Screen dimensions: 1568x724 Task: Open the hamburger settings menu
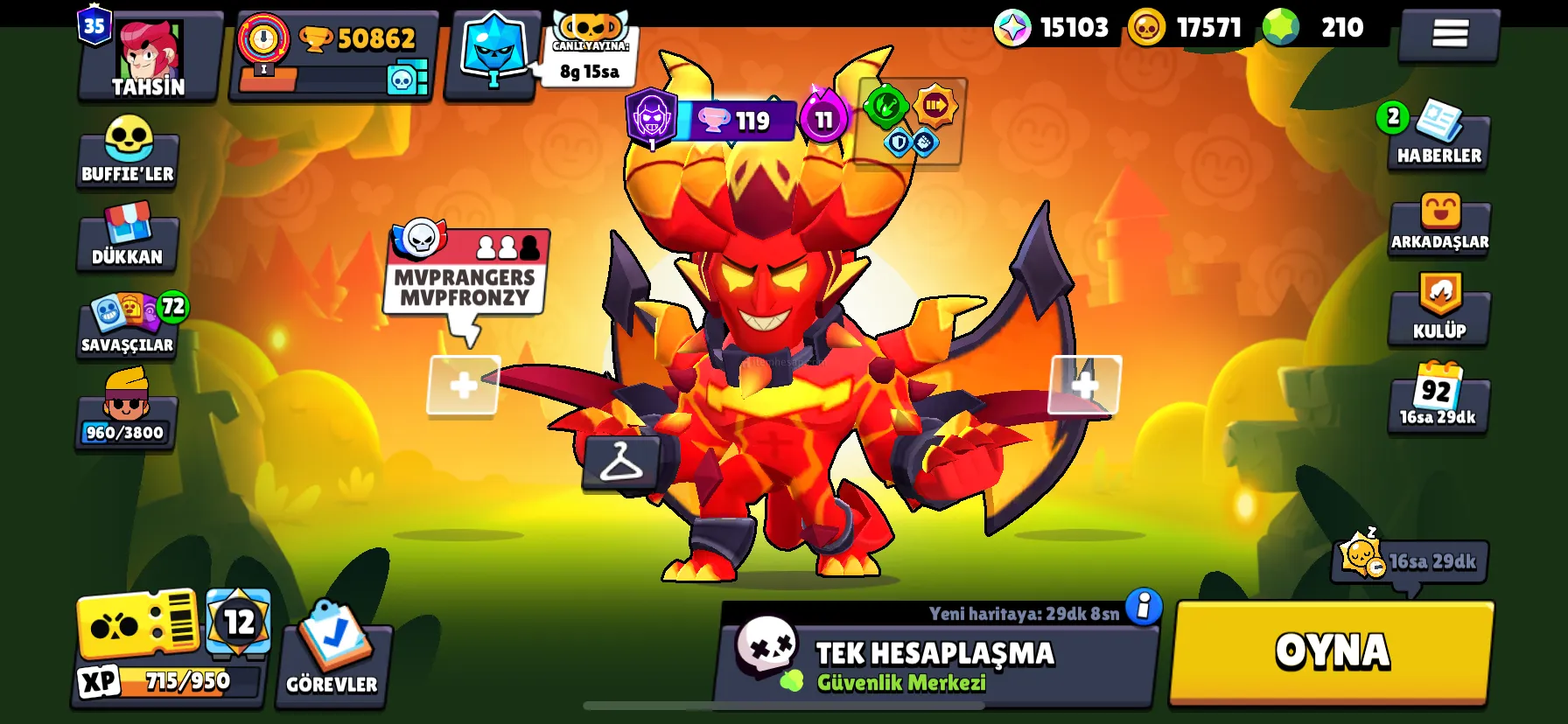1449,35
